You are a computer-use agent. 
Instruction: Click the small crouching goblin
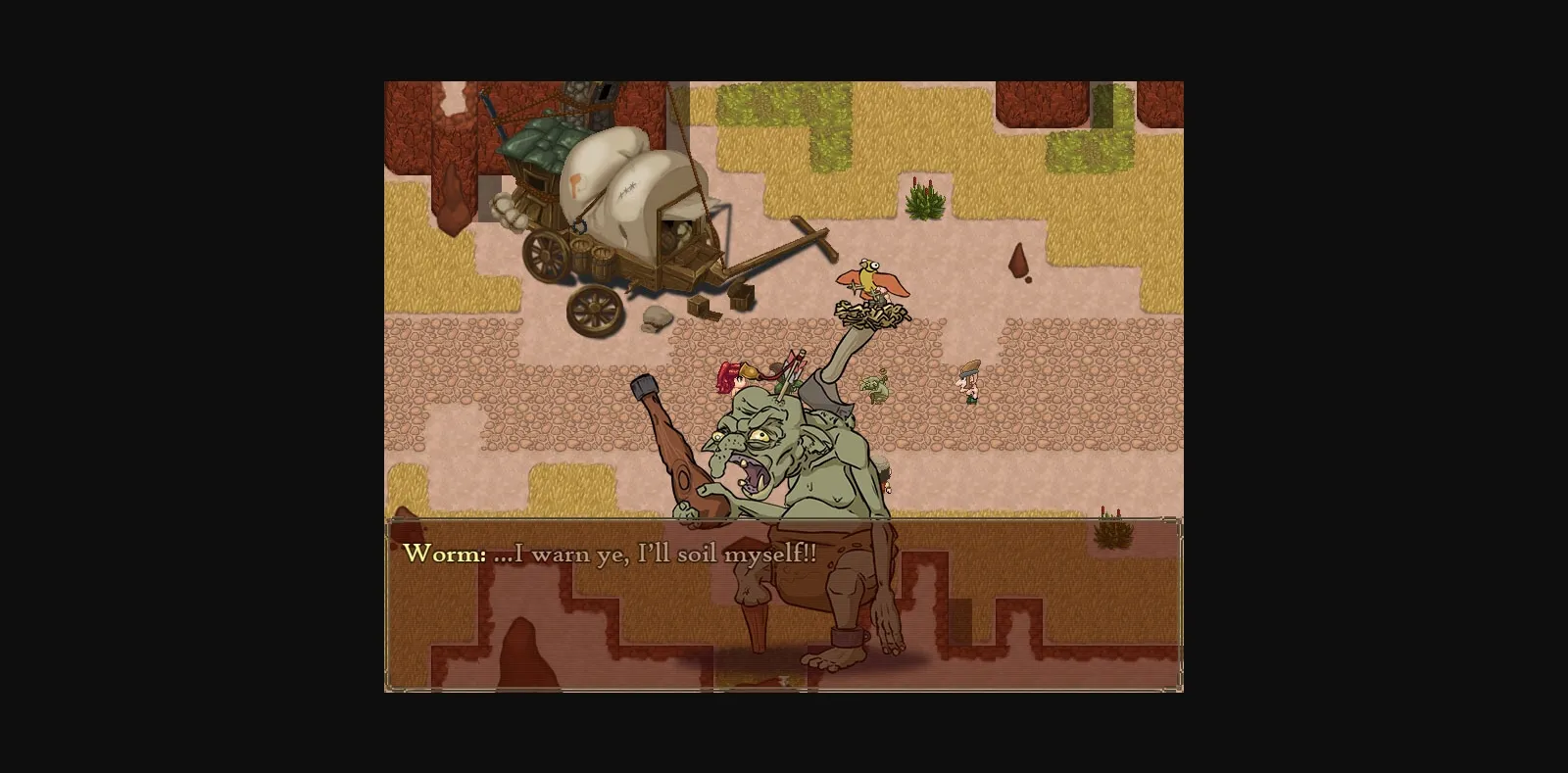(875, 389)
